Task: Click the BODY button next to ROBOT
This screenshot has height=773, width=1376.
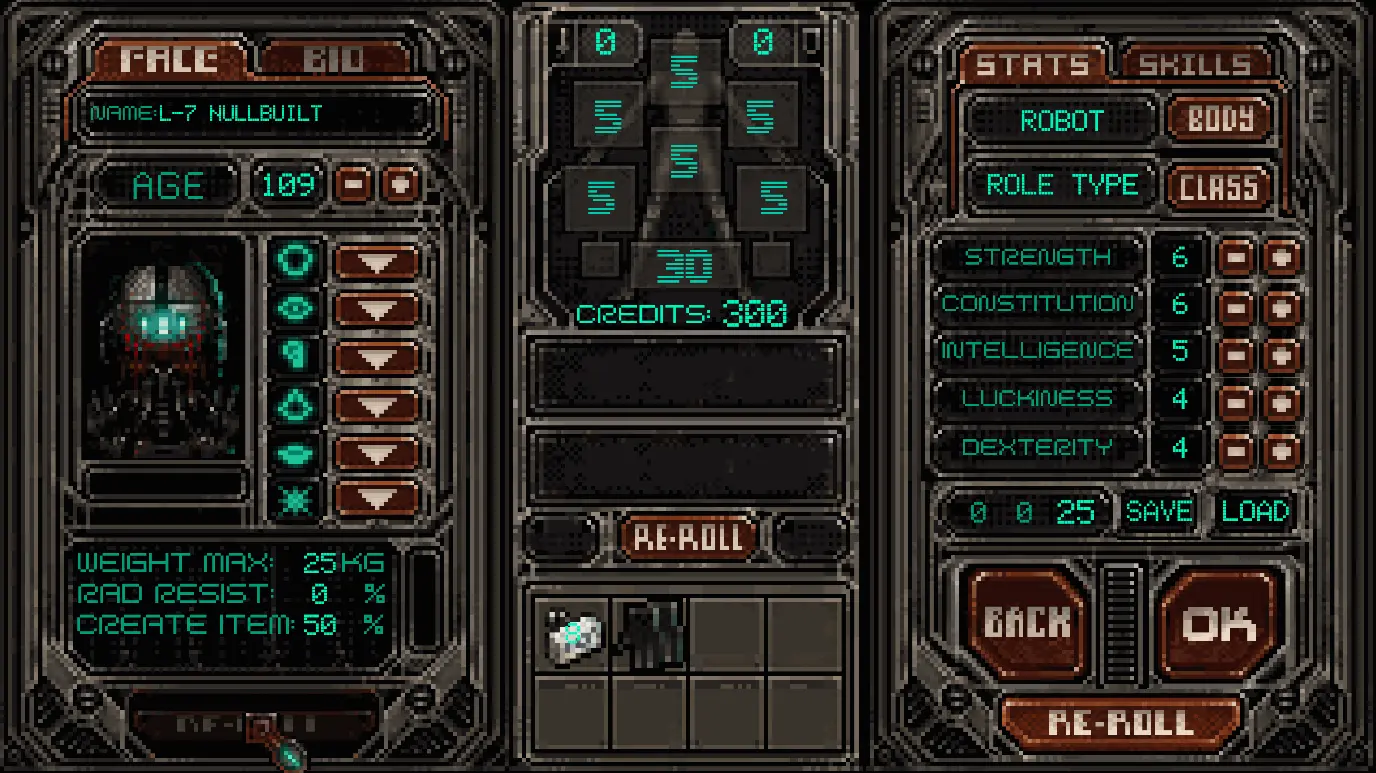Action: click(1220, 120)
